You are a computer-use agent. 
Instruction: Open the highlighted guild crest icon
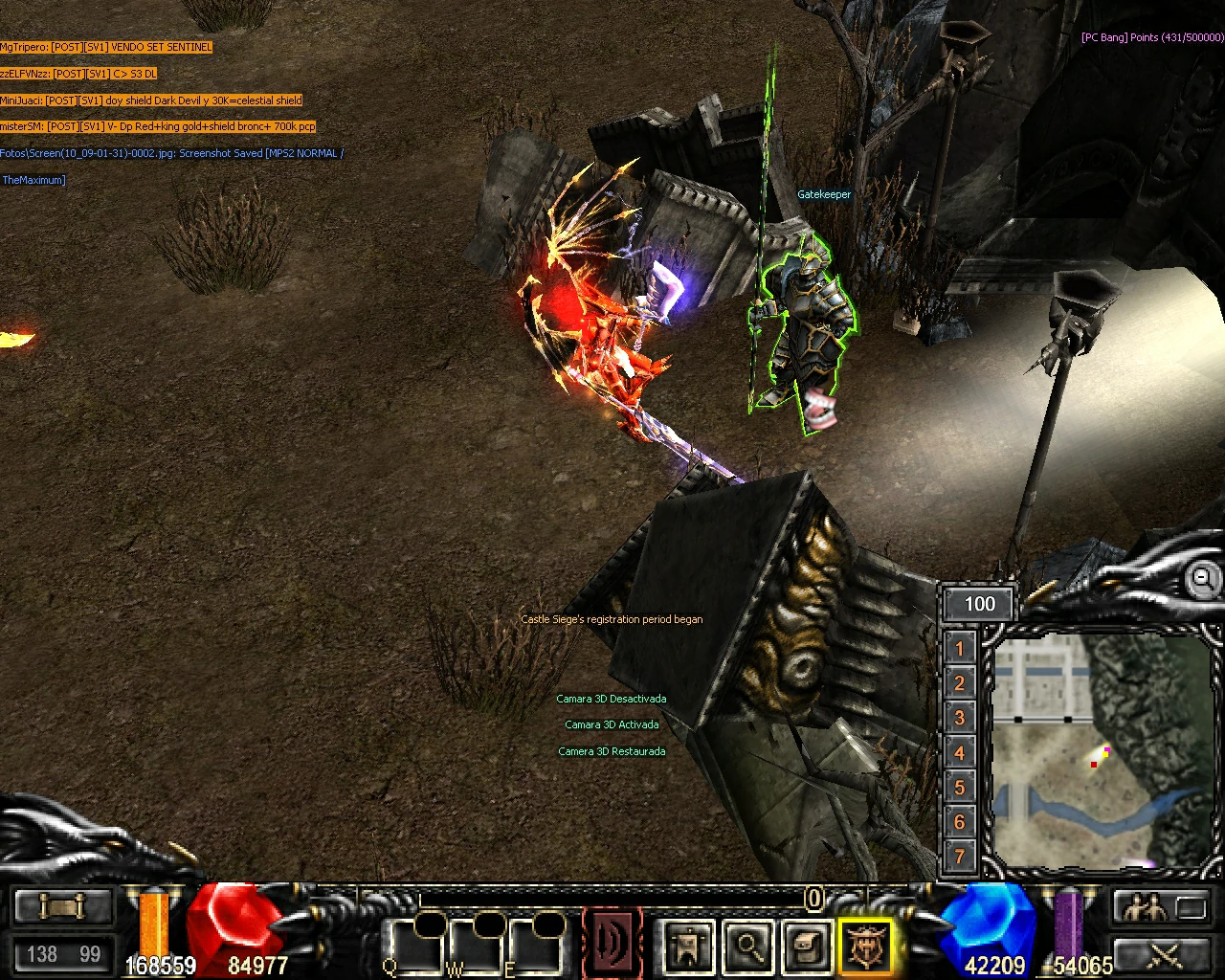pos(866,946)
